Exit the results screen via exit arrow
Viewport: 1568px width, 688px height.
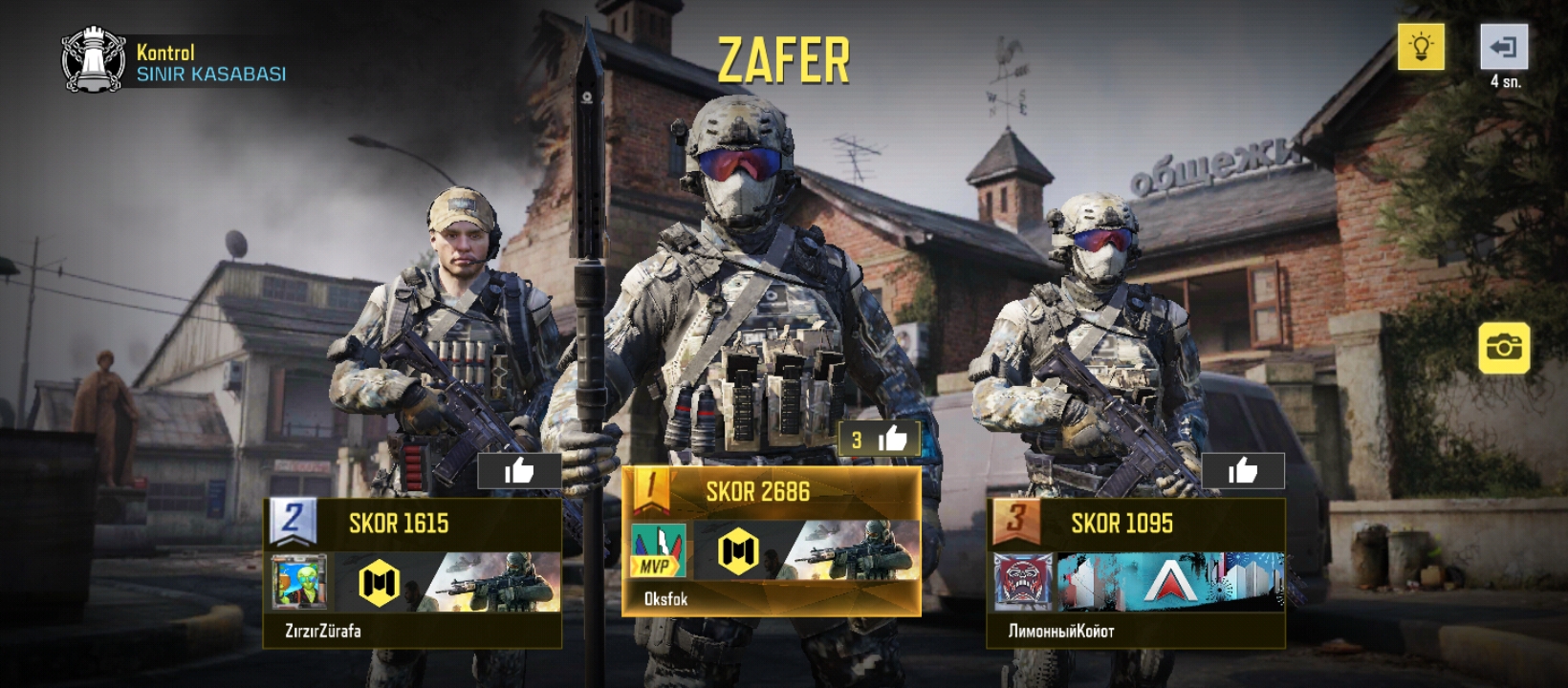tap(1504, 47)
